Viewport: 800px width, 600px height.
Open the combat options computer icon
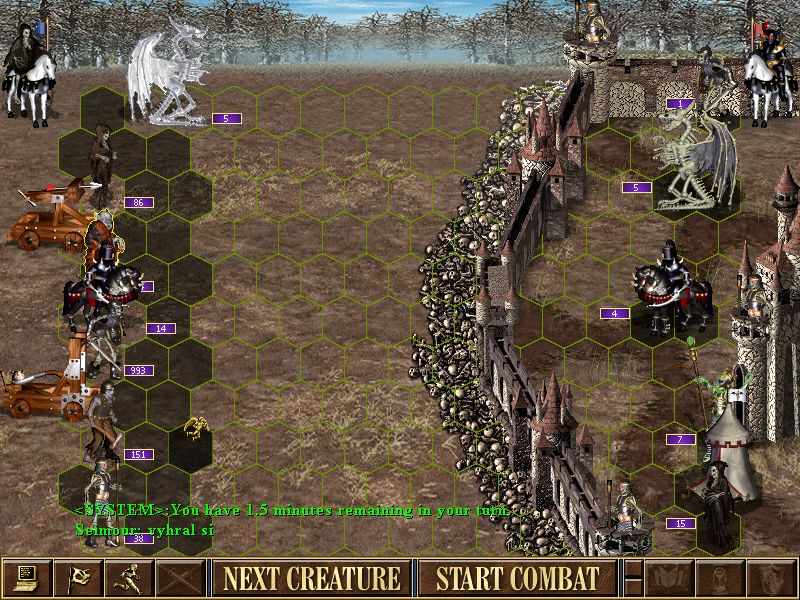26,578
